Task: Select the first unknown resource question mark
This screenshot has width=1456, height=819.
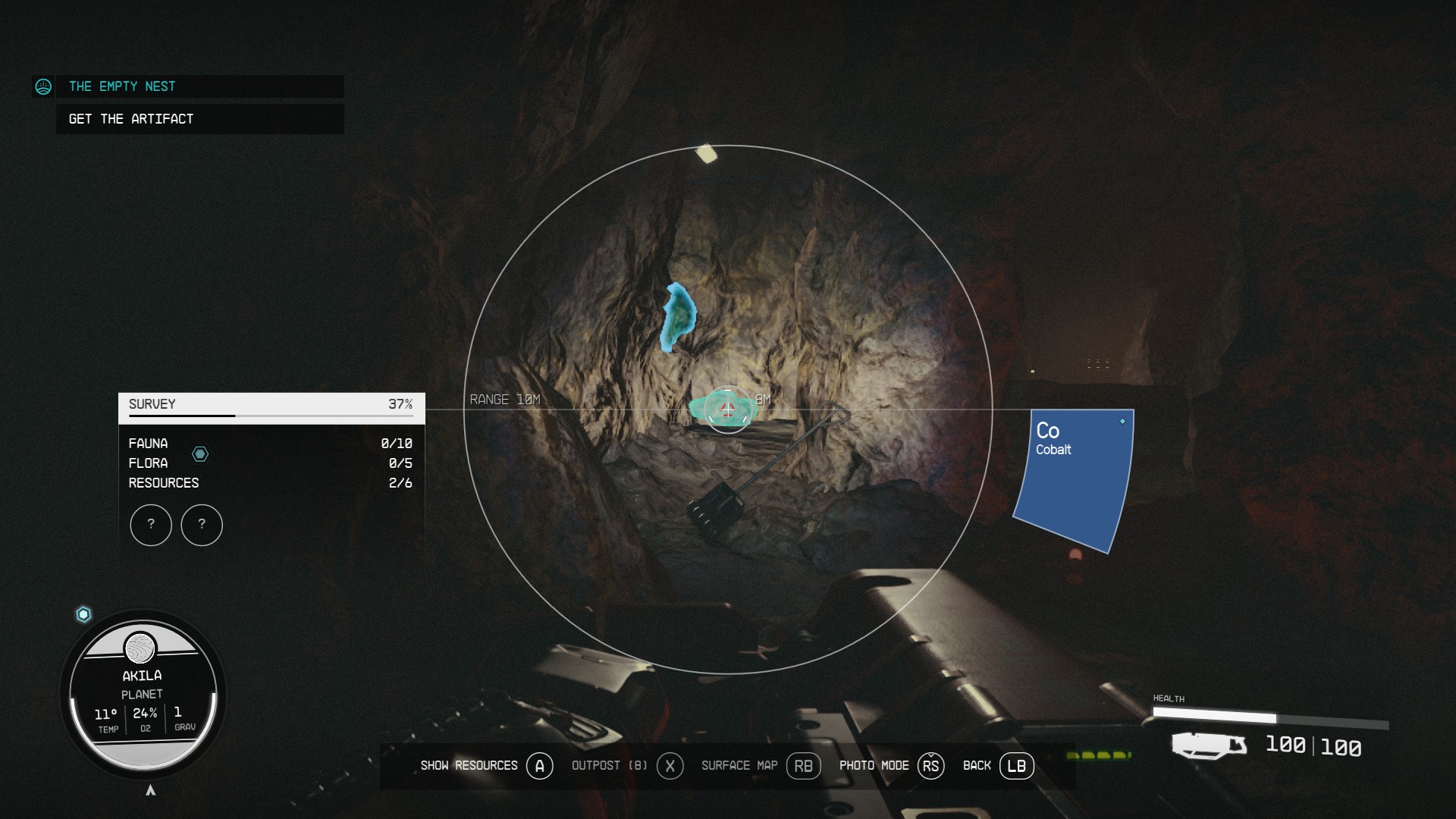Action: [x=151, y=525]
